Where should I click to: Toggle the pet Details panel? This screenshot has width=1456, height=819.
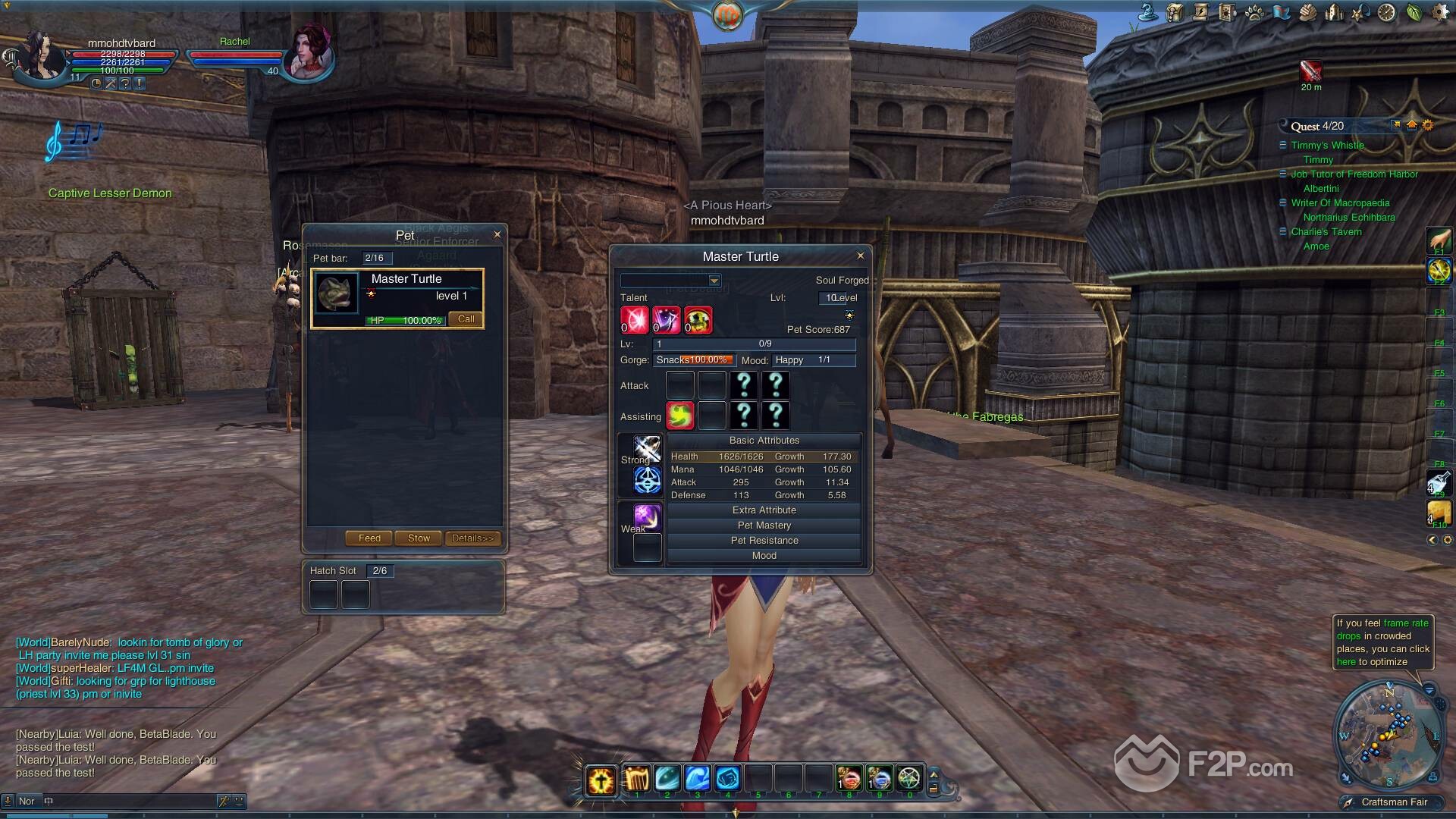coord(472,538)
